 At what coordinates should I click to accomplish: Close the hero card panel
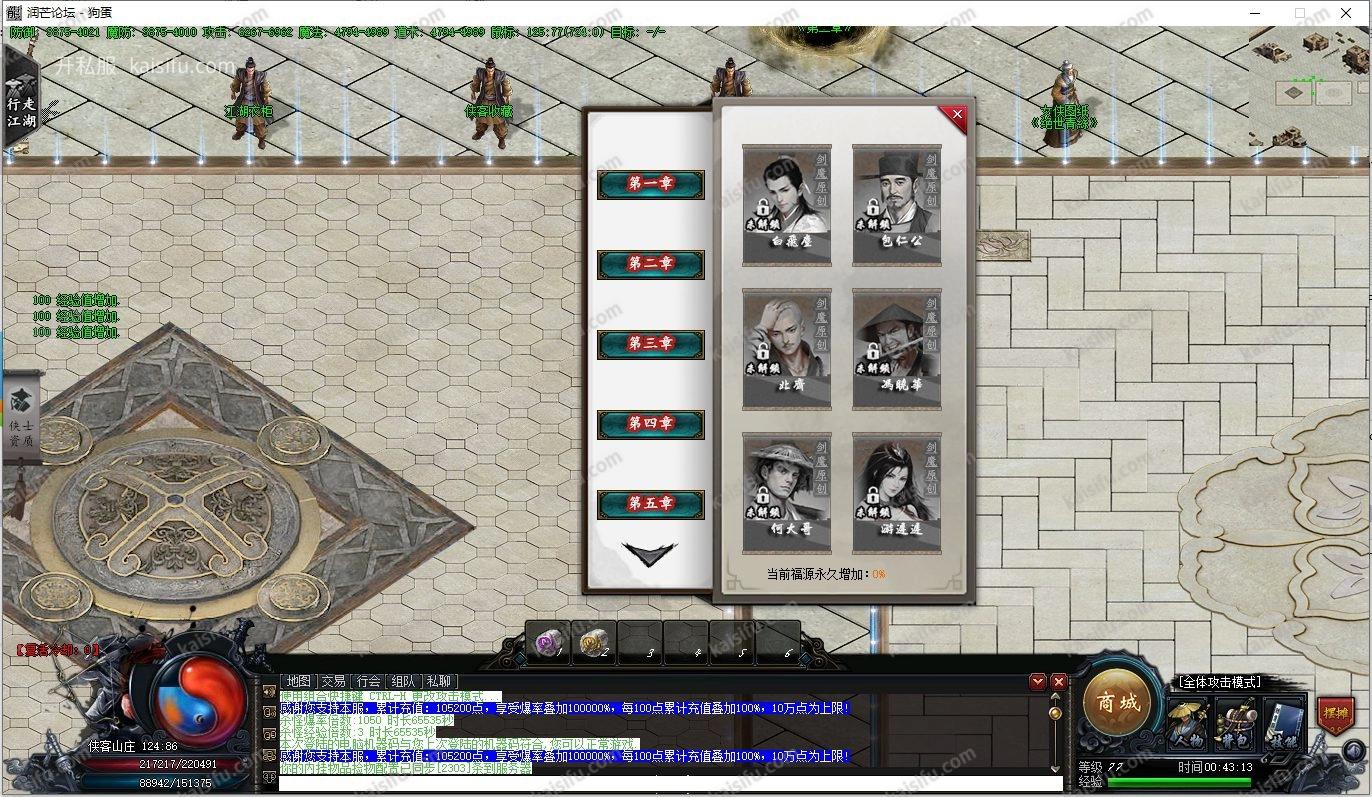(x=956, y=116)
